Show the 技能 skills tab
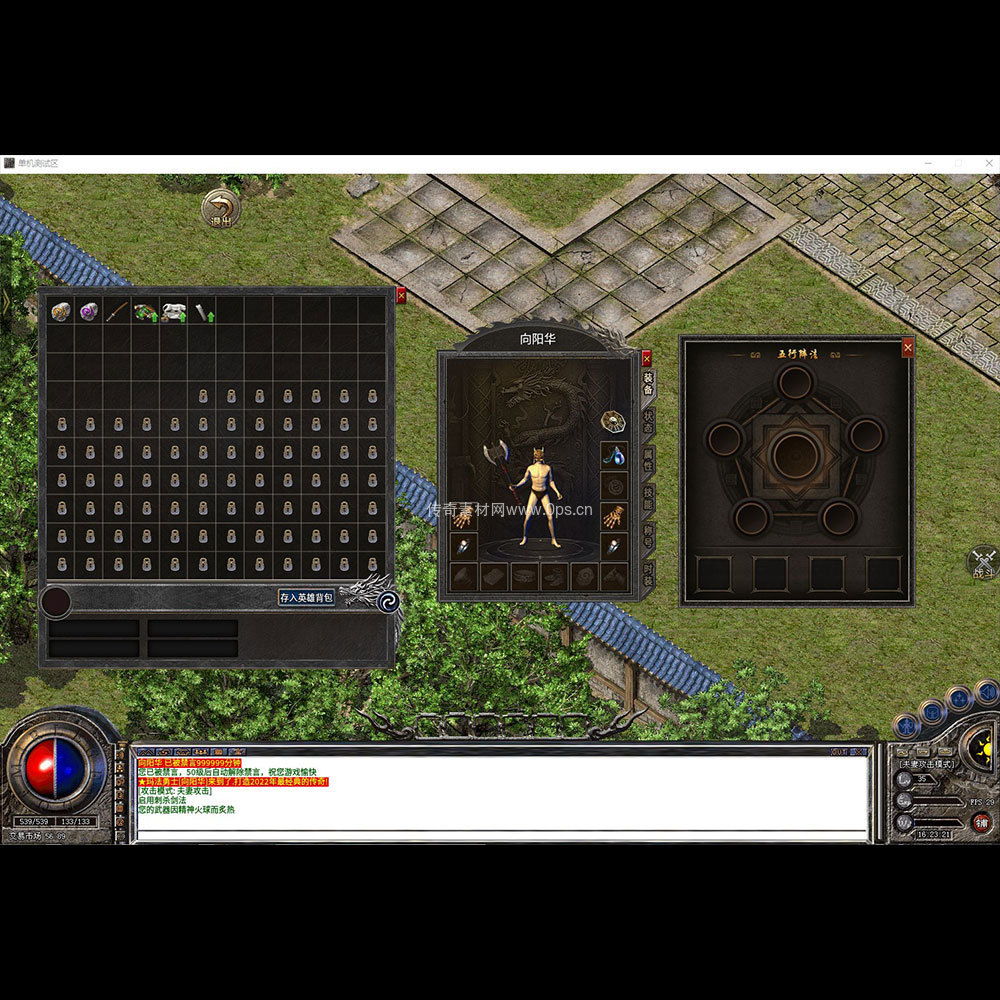 click(x=648, y=497)
